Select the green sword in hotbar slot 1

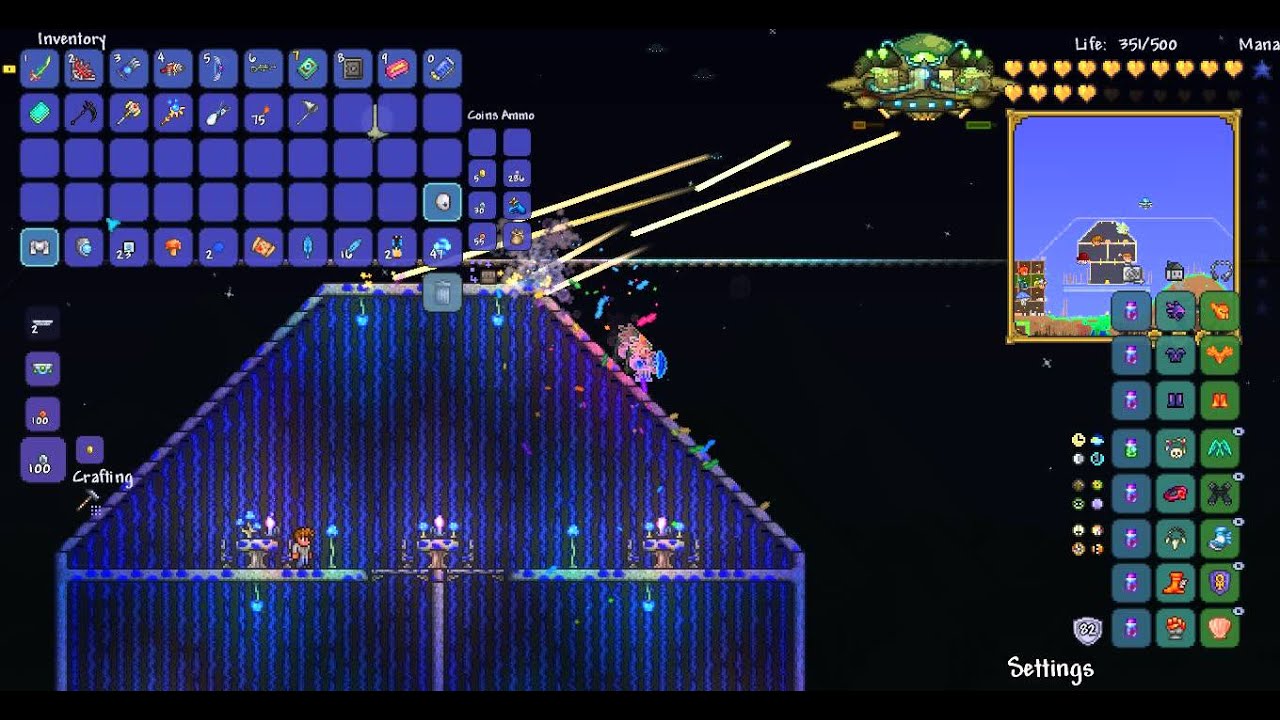click(x=40, y=68)
